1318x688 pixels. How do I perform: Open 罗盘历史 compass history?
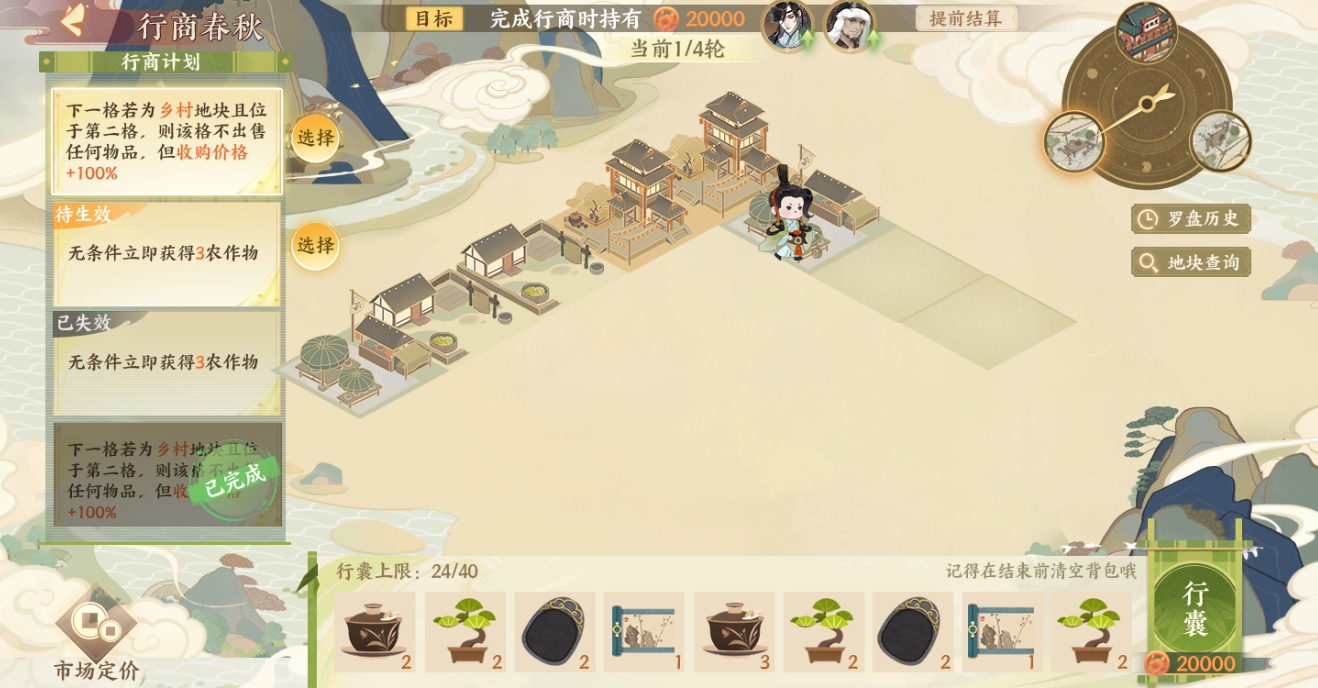click(x=1191, y=218)
